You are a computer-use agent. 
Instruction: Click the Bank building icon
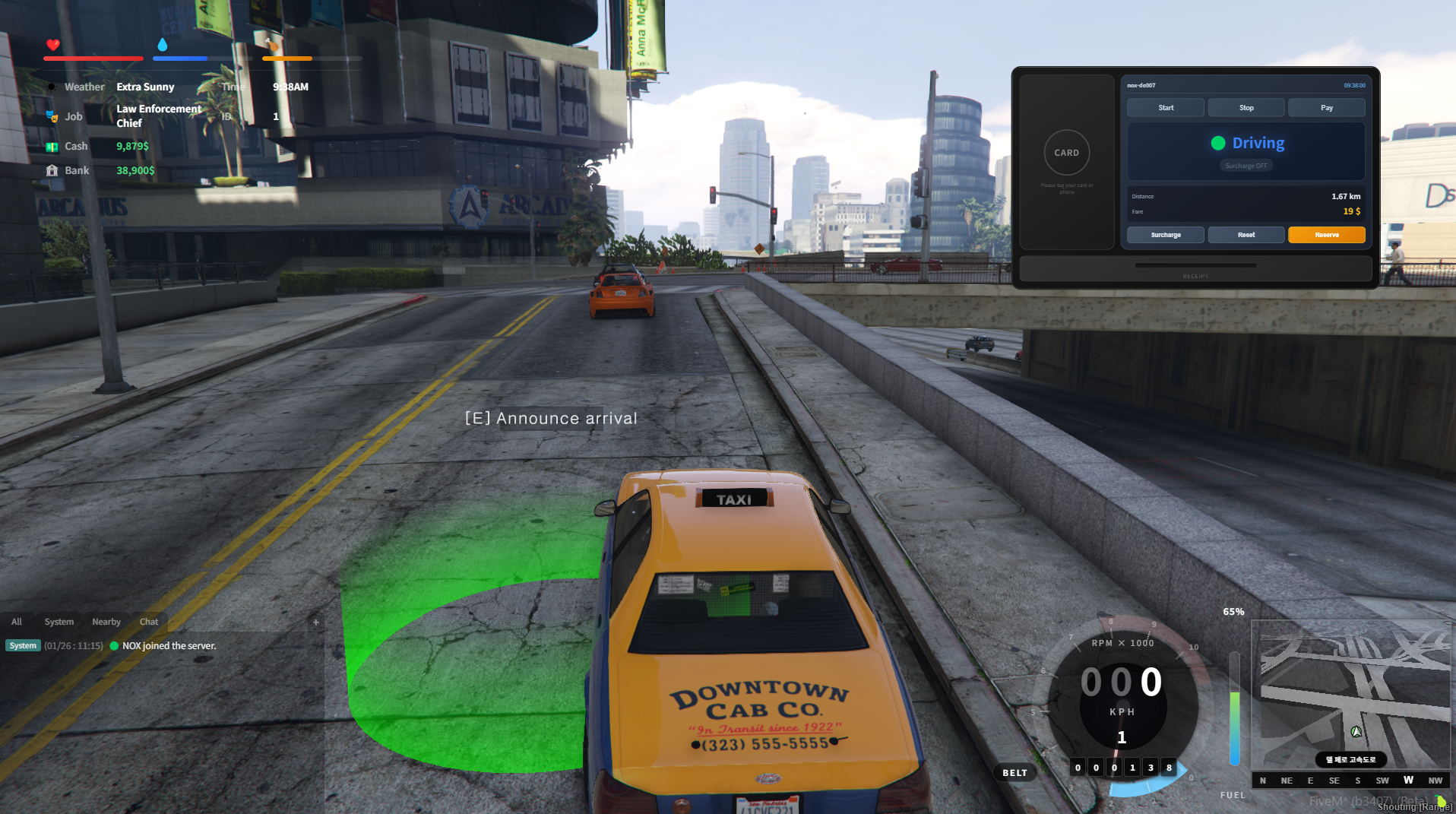pos(52,169)
